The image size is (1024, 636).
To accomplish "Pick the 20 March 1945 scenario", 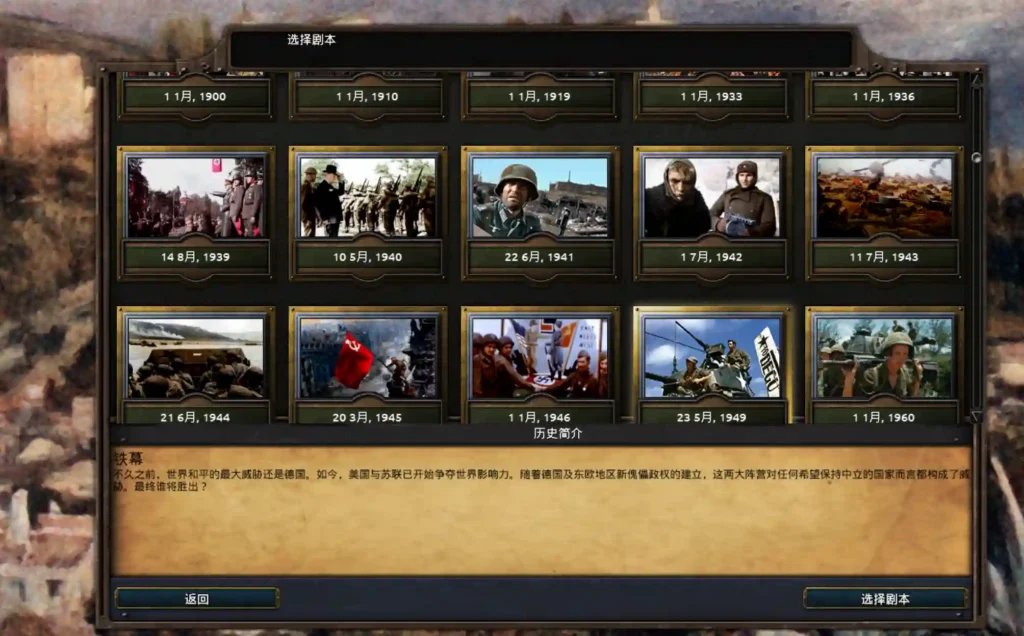I will pos(367,358).
